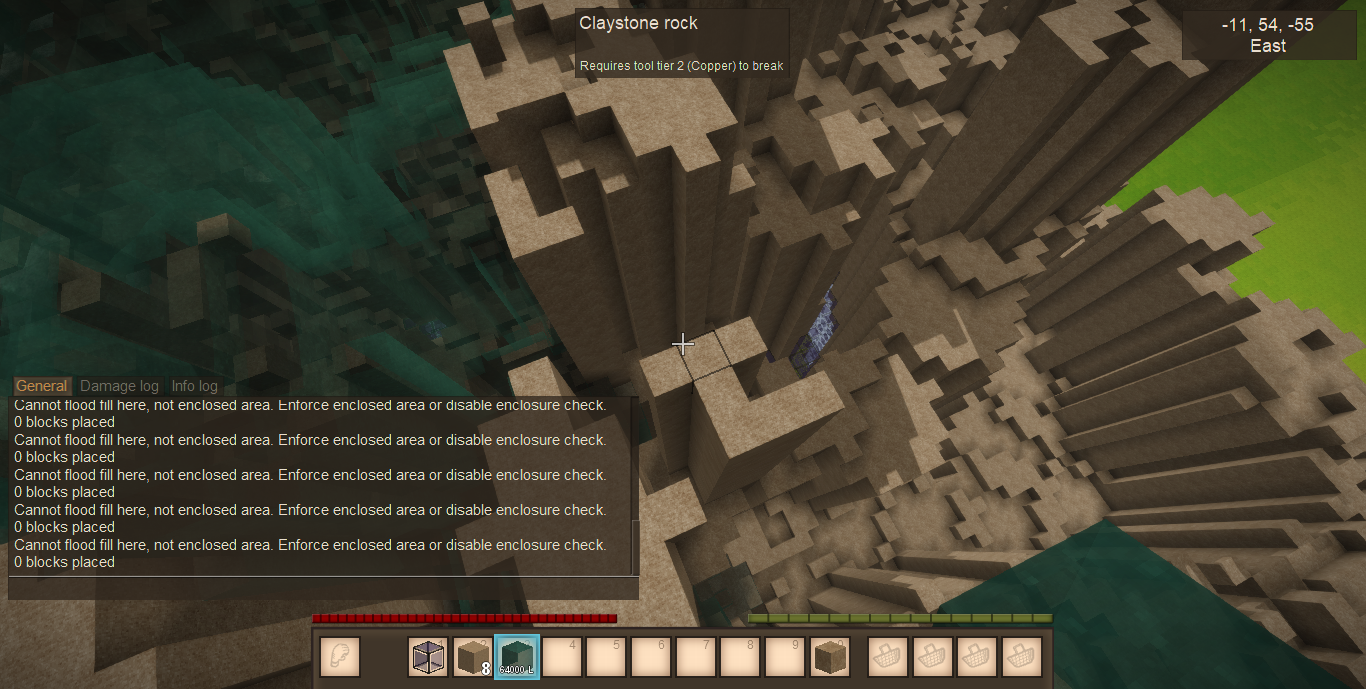The width and height of the screenshot is (1366, 689).
Task: Switch to the Damage log tab
Action: (119, 386)
